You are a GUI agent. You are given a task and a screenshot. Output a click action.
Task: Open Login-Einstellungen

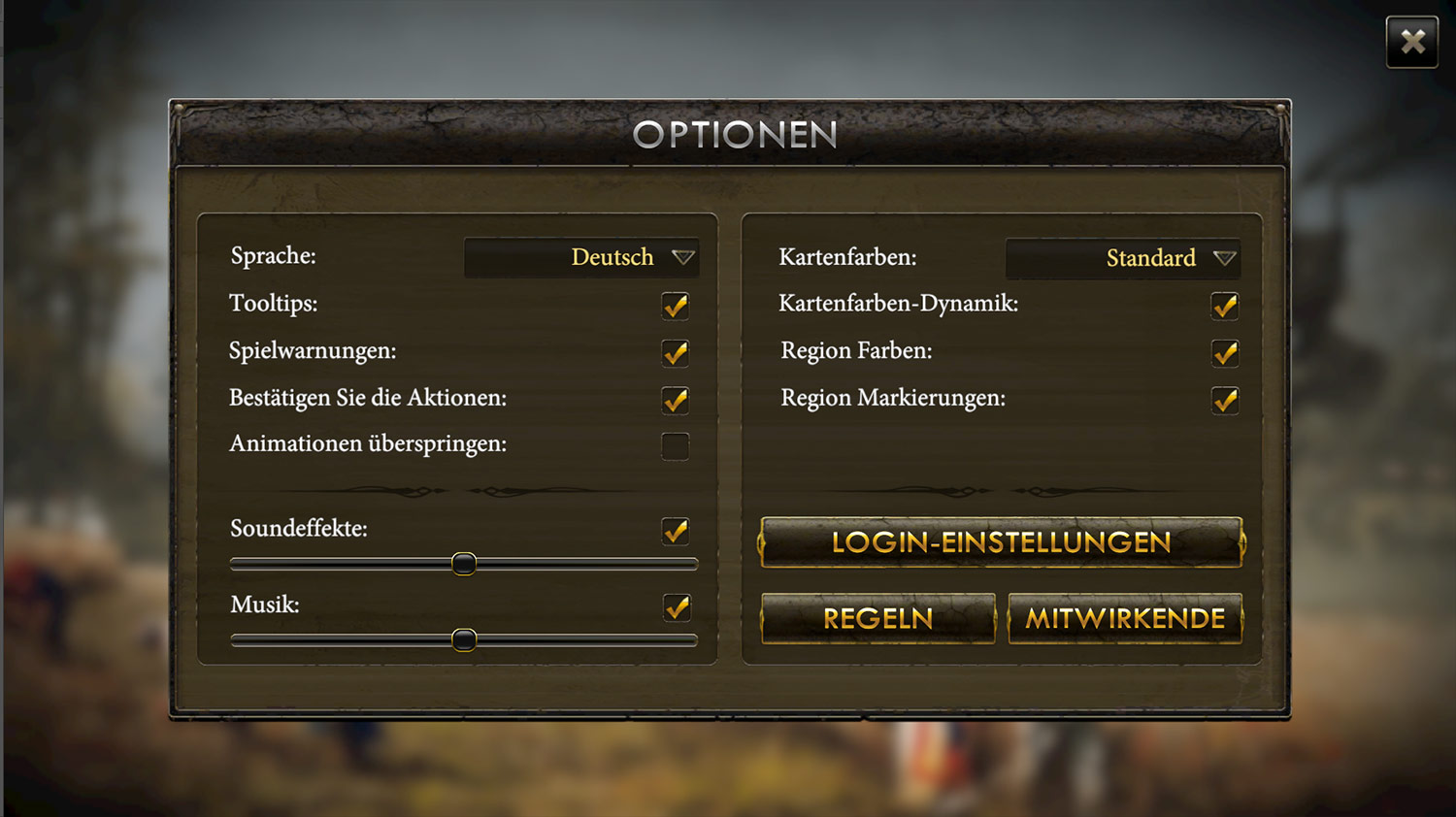1001,542
